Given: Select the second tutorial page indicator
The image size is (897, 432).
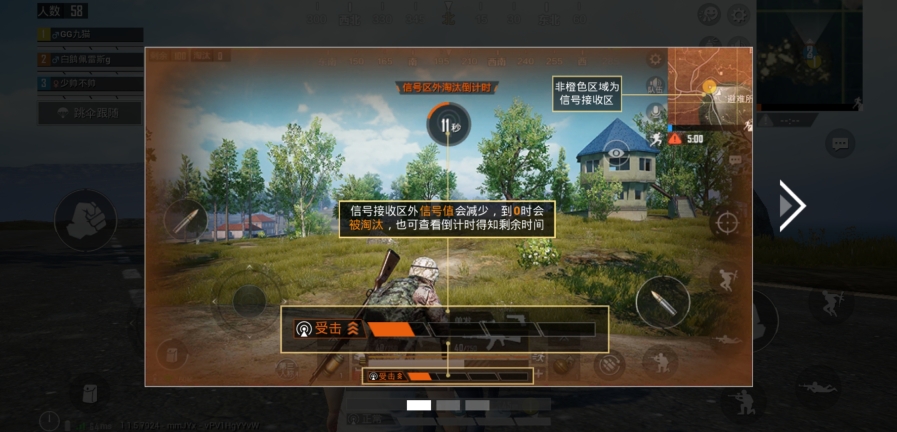Looking at the screenshot, I should 448,405.
